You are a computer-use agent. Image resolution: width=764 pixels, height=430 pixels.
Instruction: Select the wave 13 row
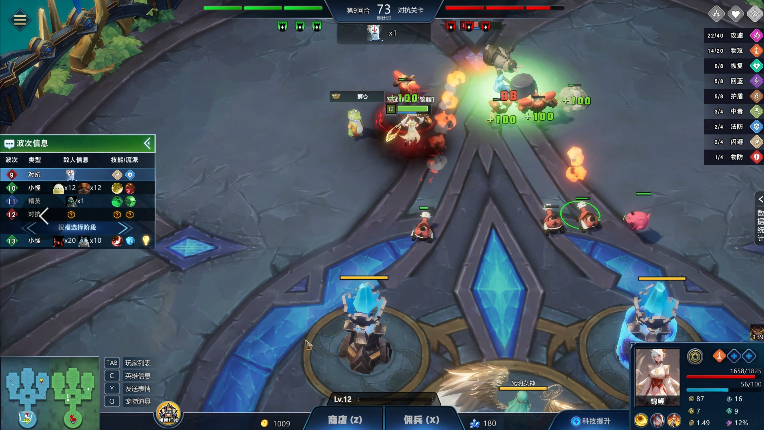(x=77, y=240)
